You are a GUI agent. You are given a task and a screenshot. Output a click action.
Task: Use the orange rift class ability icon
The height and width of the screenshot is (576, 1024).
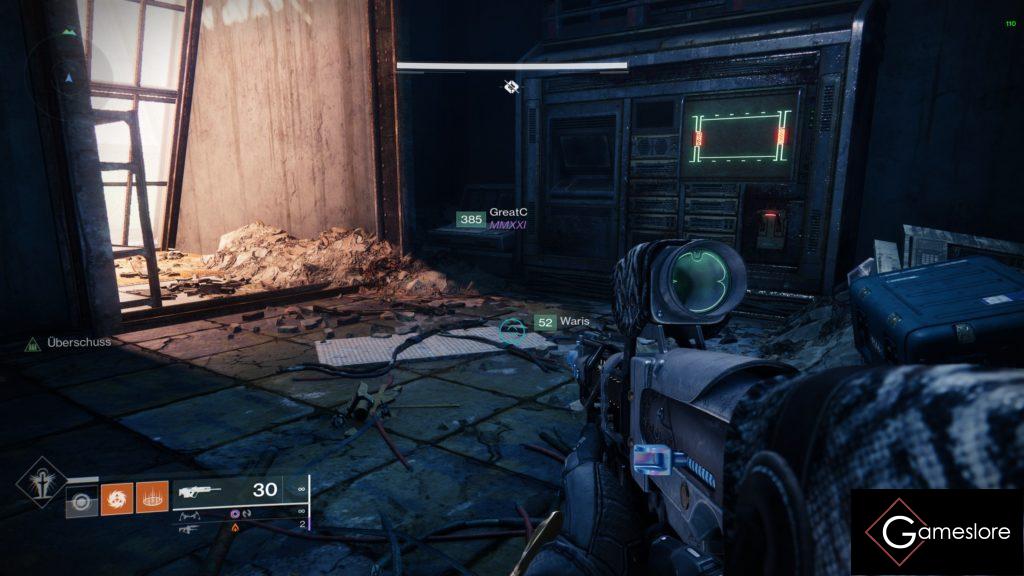[x=151, y=498]
